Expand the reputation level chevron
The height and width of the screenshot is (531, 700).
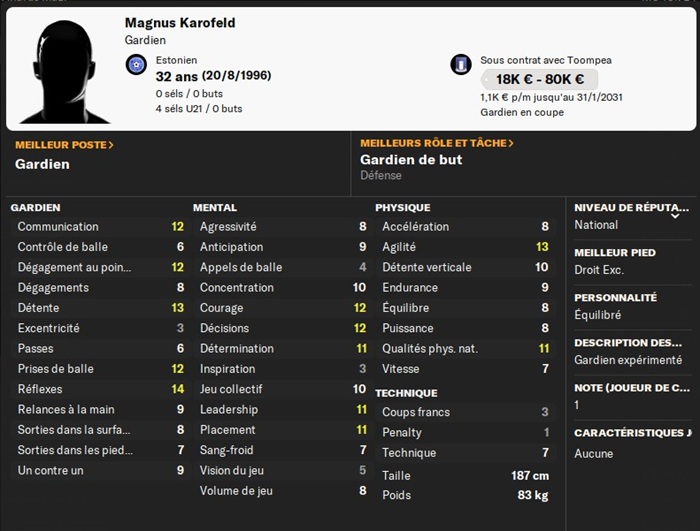[675, 215]
